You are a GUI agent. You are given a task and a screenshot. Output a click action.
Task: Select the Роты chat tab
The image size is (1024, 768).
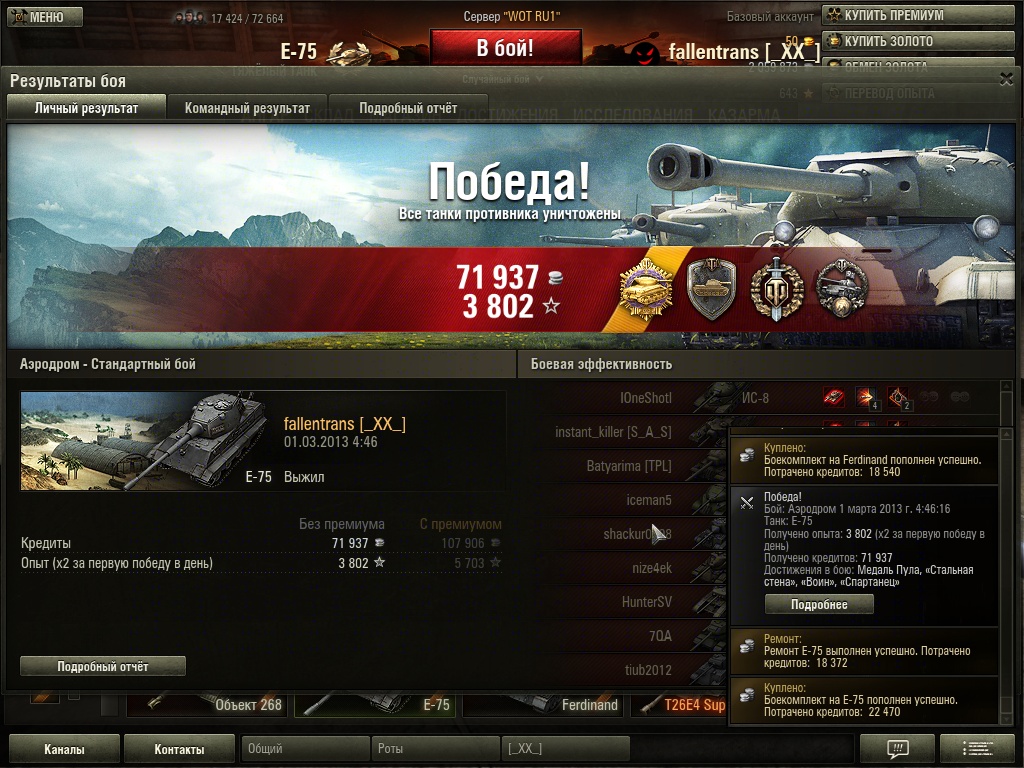436,749
